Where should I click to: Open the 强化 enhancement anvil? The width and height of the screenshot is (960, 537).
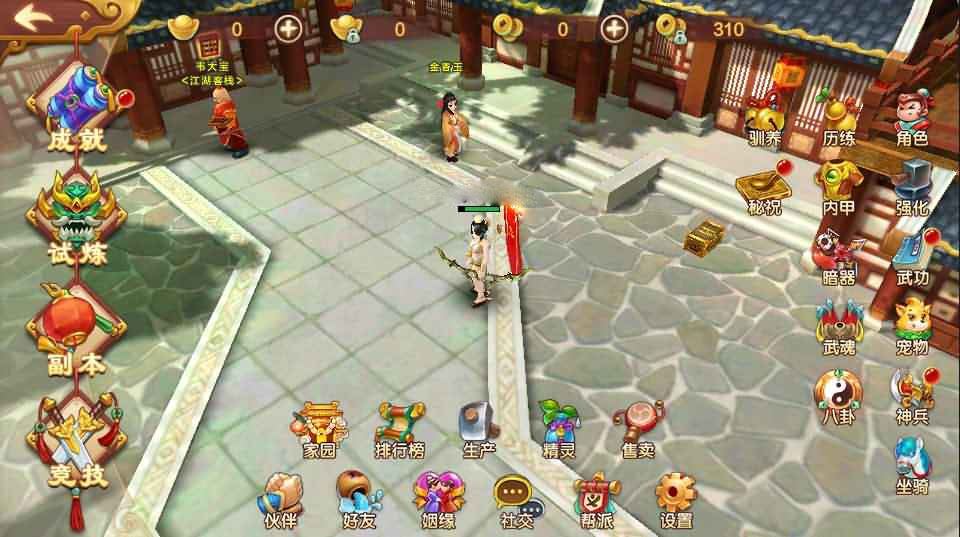click(x=911, y=183)
